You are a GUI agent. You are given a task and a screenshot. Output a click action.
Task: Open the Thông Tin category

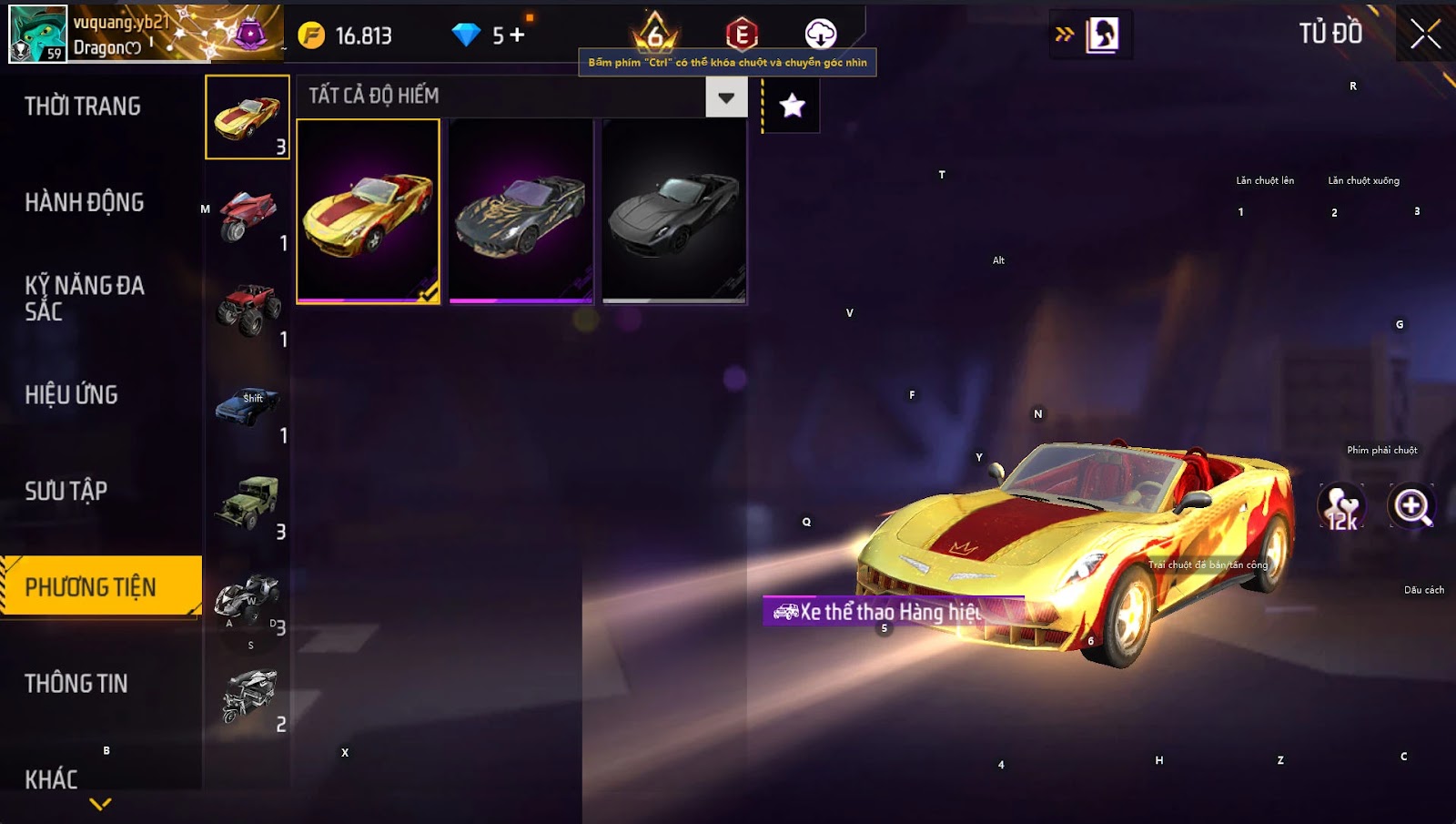76,684
